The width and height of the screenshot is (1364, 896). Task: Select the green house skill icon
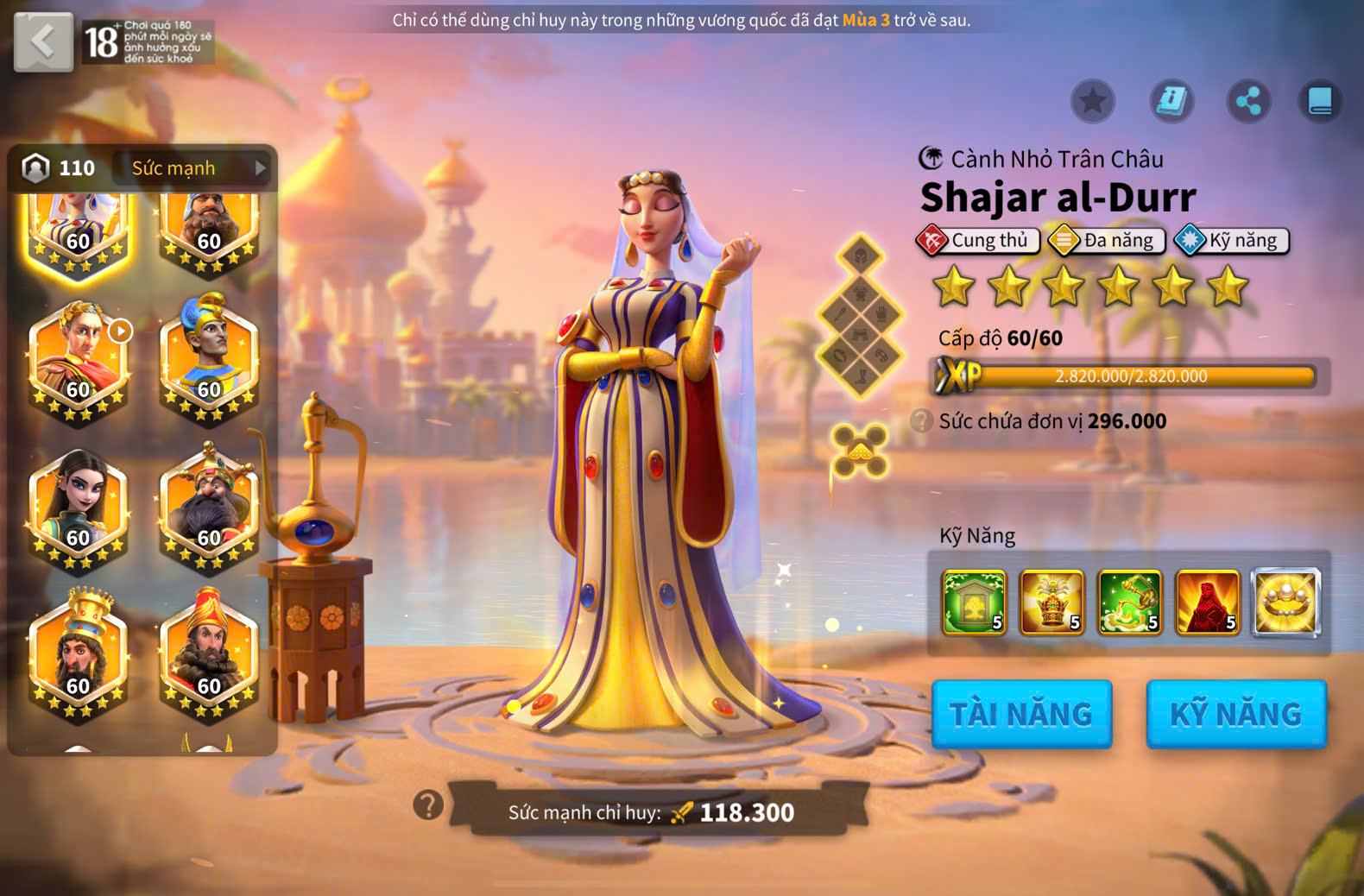pos(974,602)
